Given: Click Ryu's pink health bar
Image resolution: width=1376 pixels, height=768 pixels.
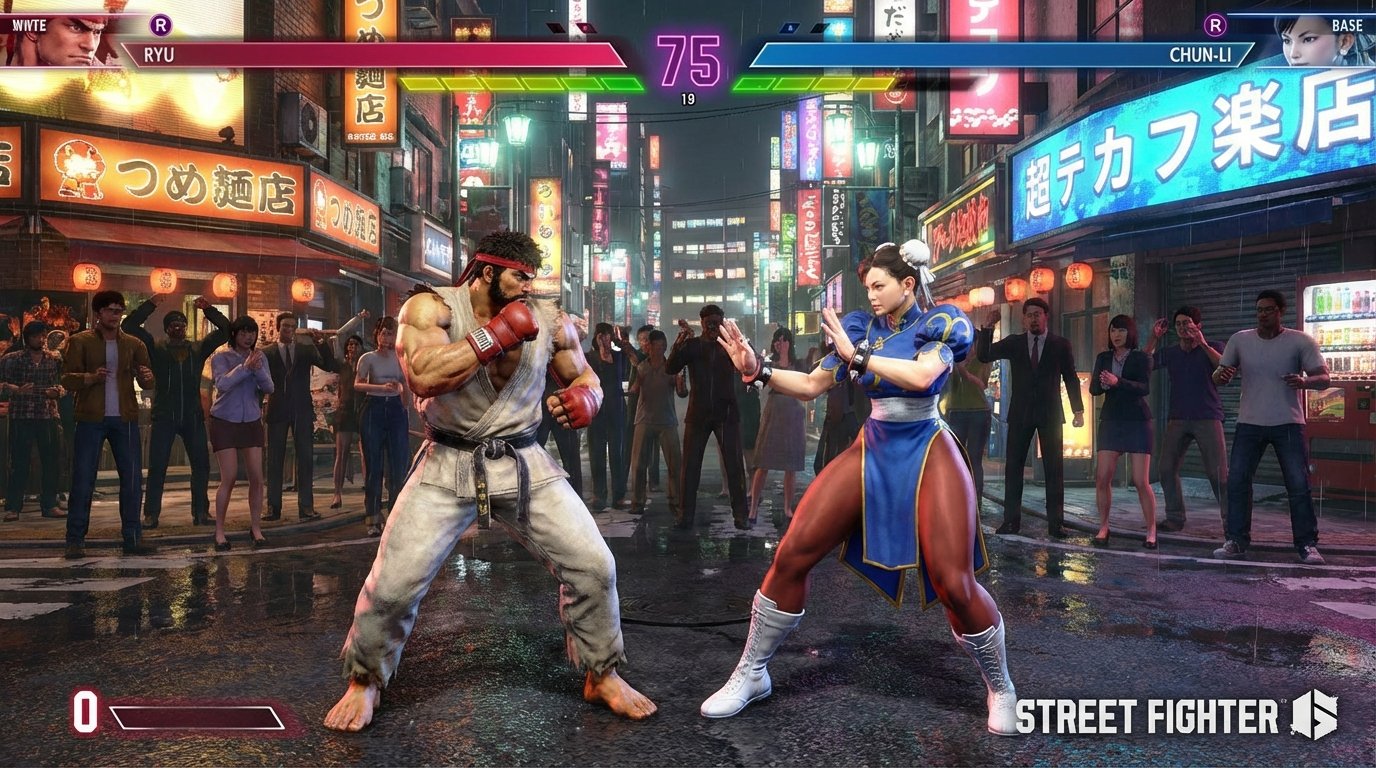Looking at the screenshot, I should 400,53.
